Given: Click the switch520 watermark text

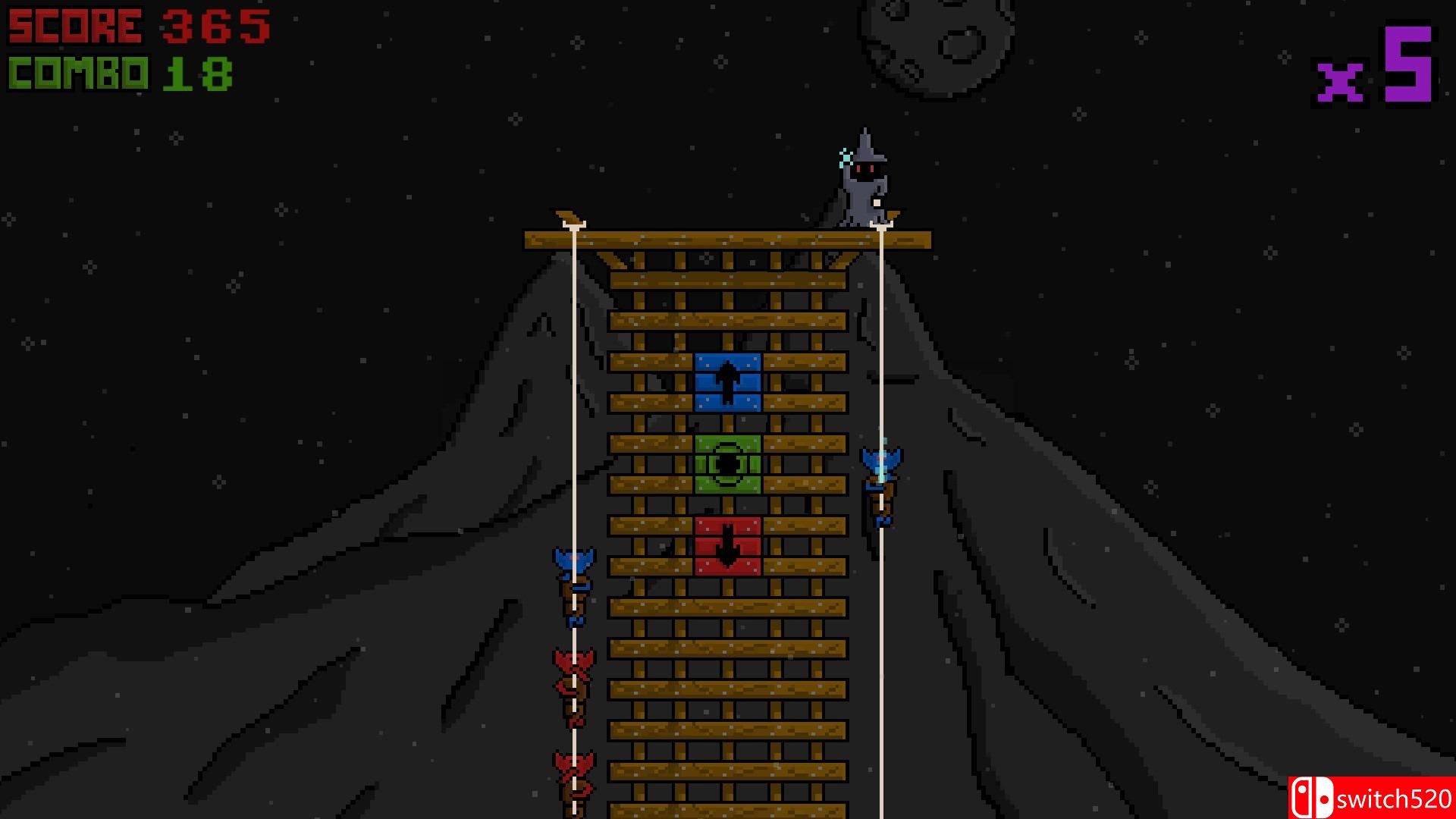Looking at the screenshot, I should (x=1397, y=796).
